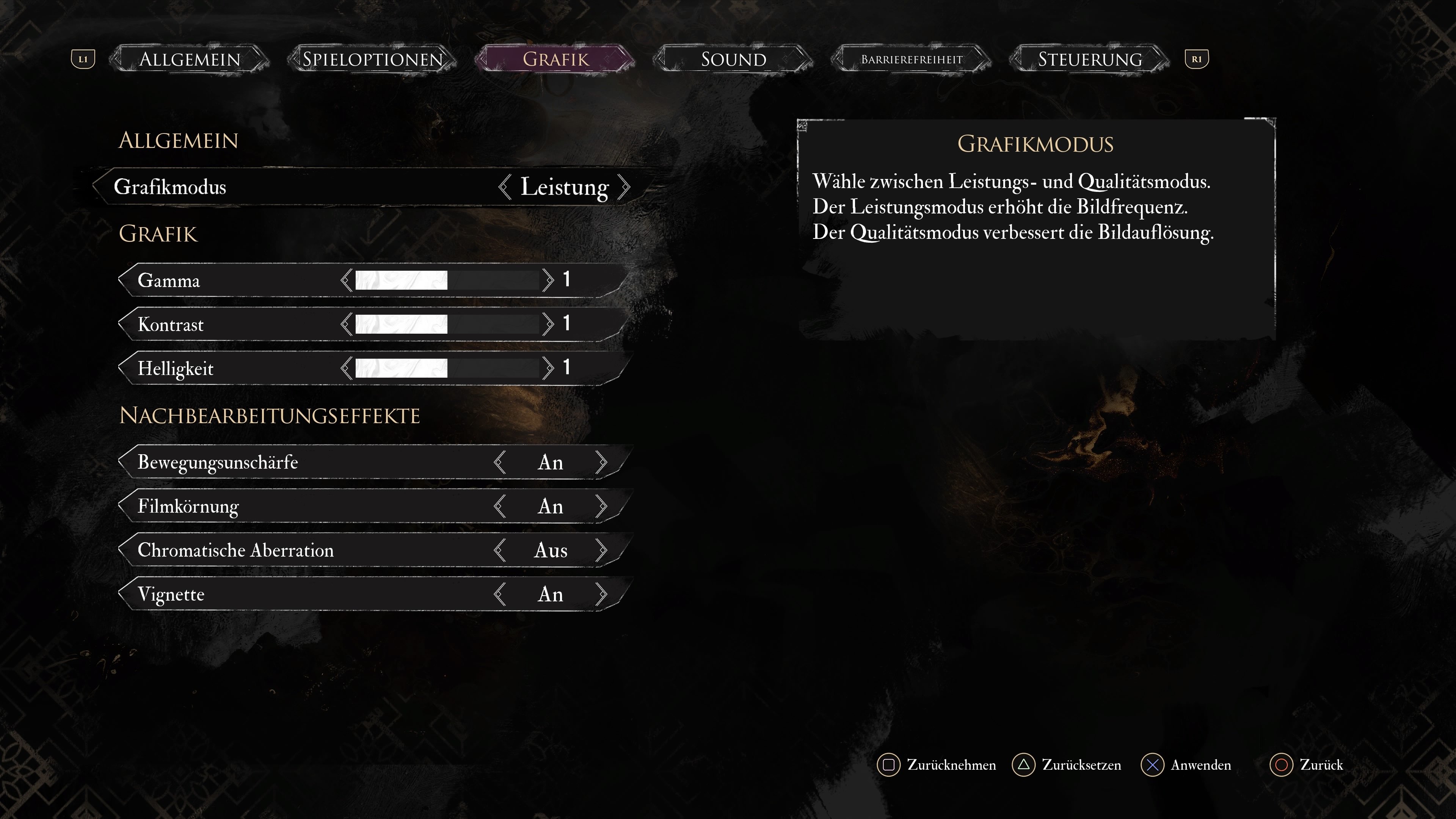Set the Kontrast slider bar
Screen dimensions: 1456x819
(447, 325)
